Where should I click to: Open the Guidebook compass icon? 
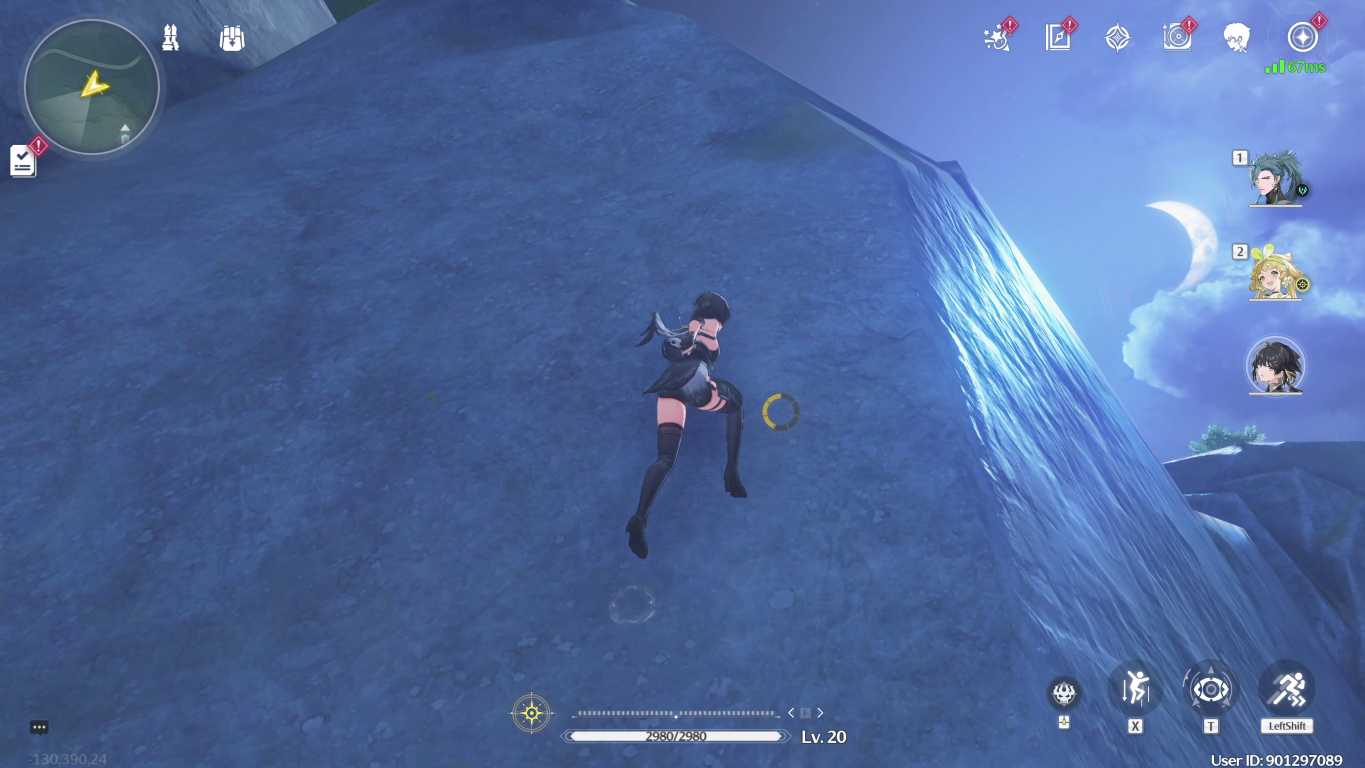click(x=1057, y=36)
